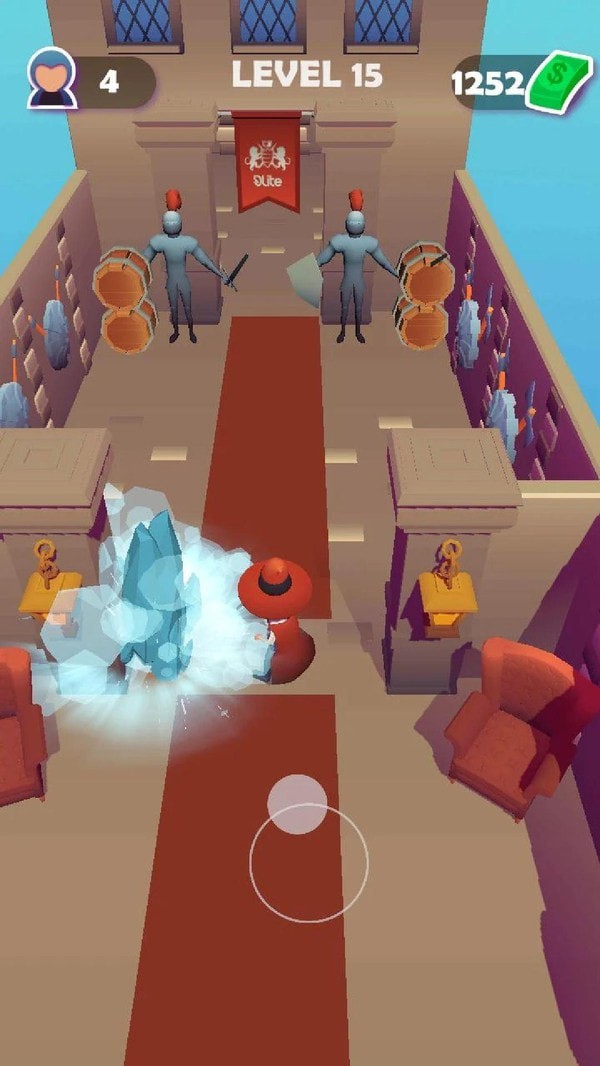Select the hooded character avatar icon
Image resolution: width=600 pixels, height=1066 pixels.
(52, 80)
